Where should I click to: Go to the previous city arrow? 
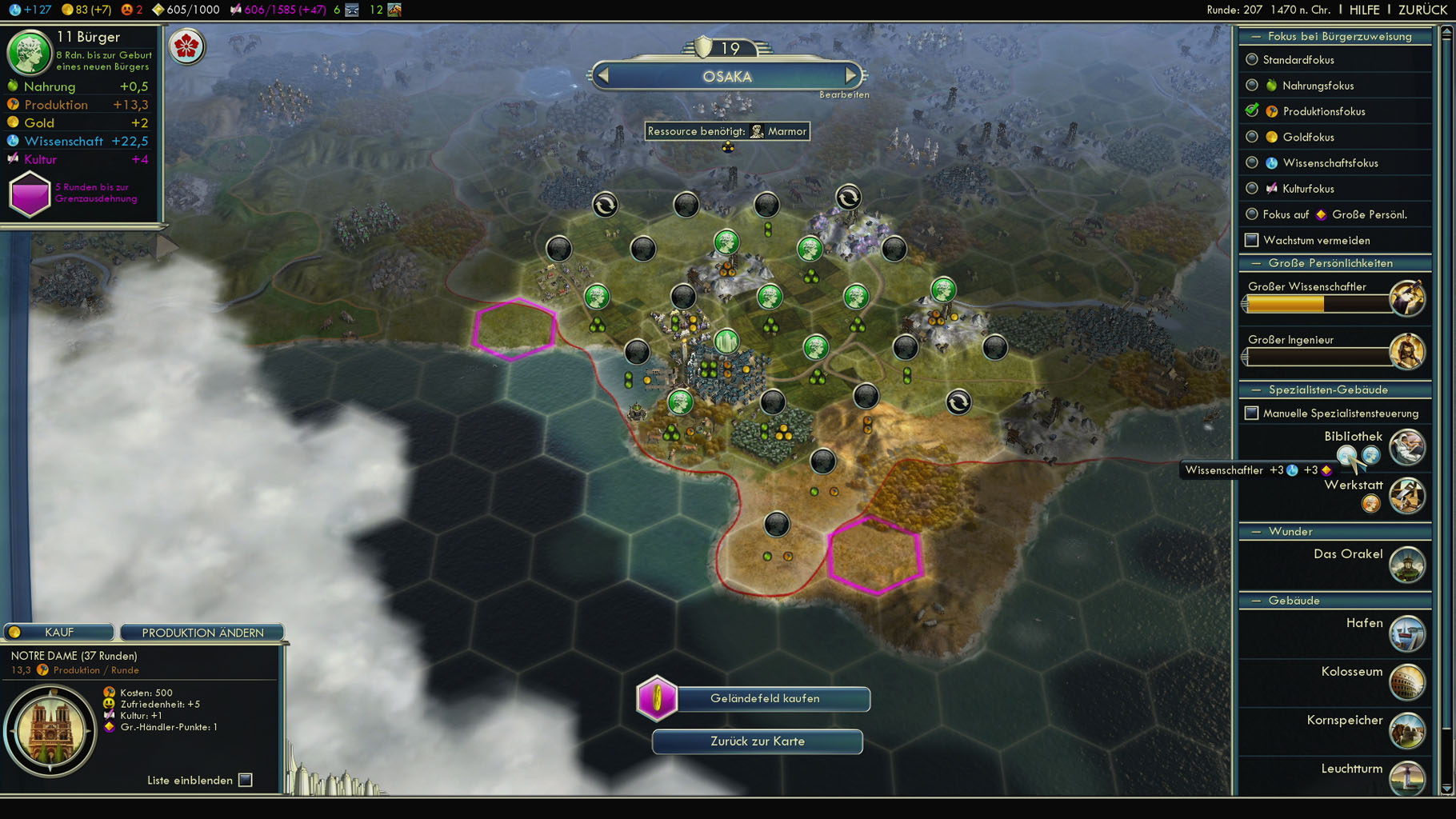tap(604, 76)
